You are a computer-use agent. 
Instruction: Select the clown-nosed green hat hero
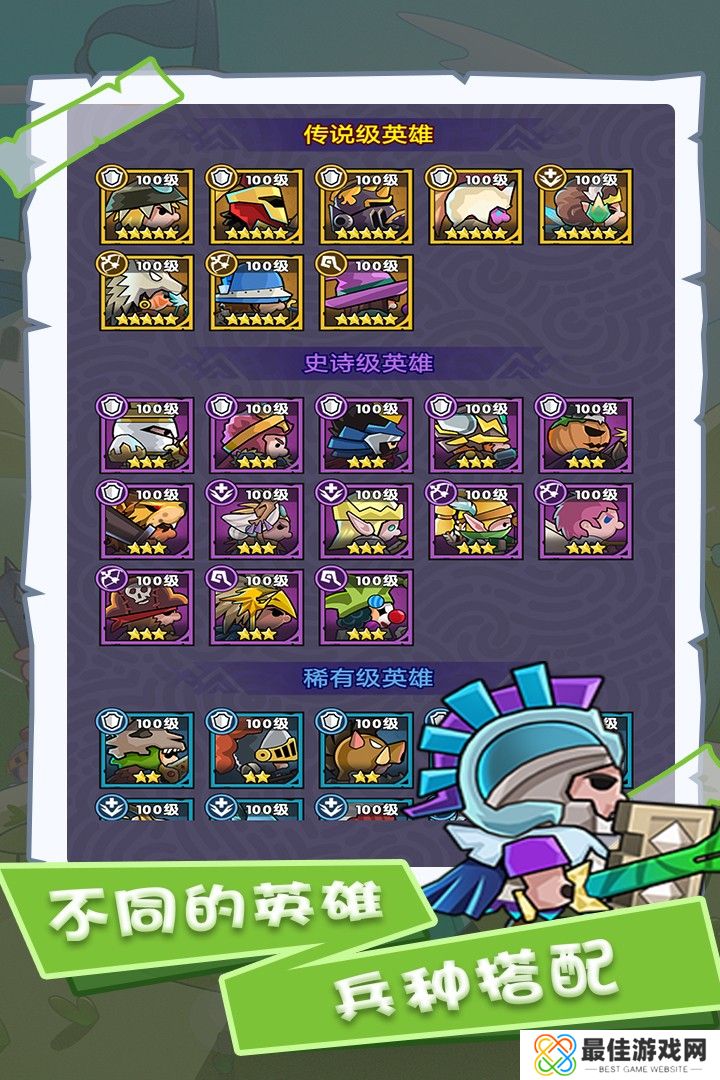[366, 607]
